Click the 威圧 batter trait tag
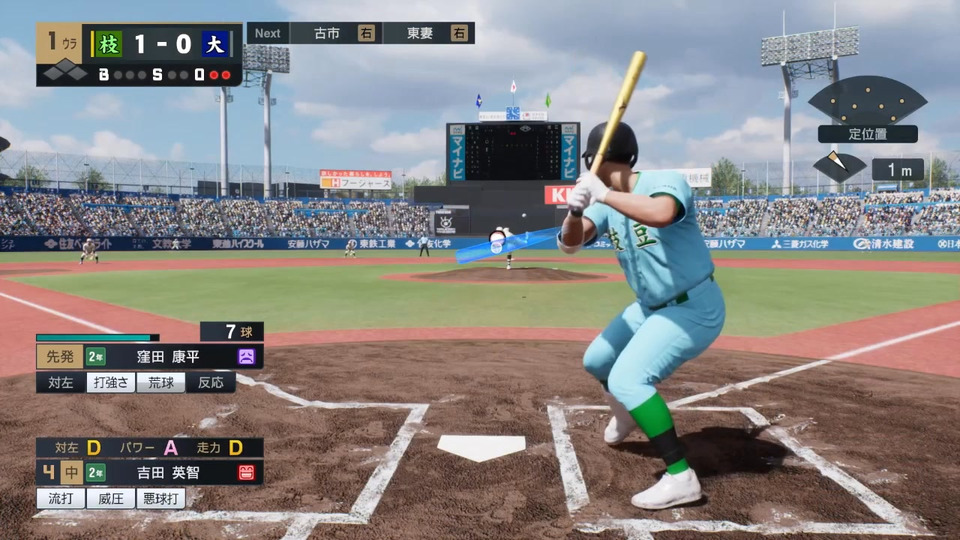960x540 pixels. [x=110, y=497]
